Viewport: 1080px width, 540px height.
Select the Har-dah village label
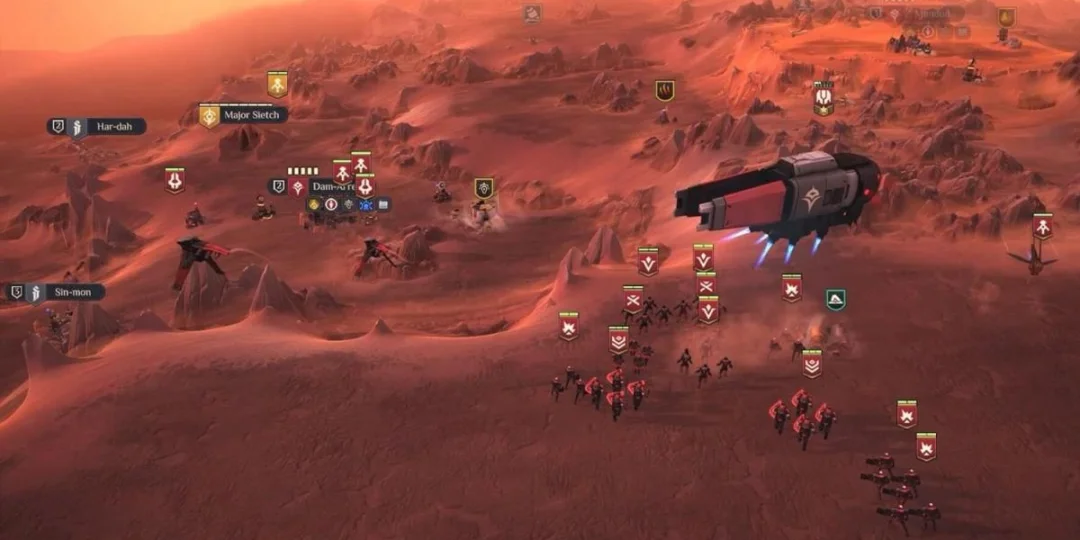click(112, 127)
